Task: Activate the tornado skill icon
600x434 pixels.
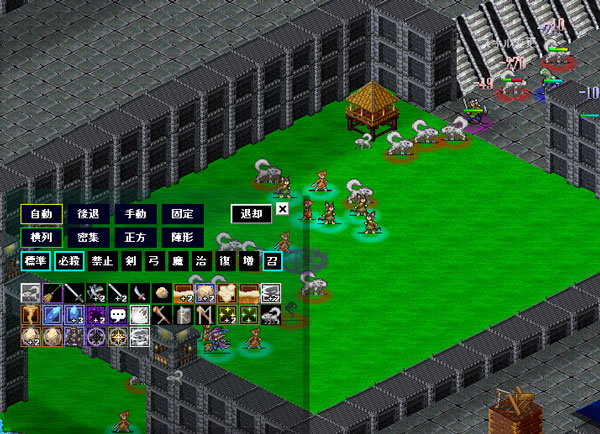Action: pos(31,315)
